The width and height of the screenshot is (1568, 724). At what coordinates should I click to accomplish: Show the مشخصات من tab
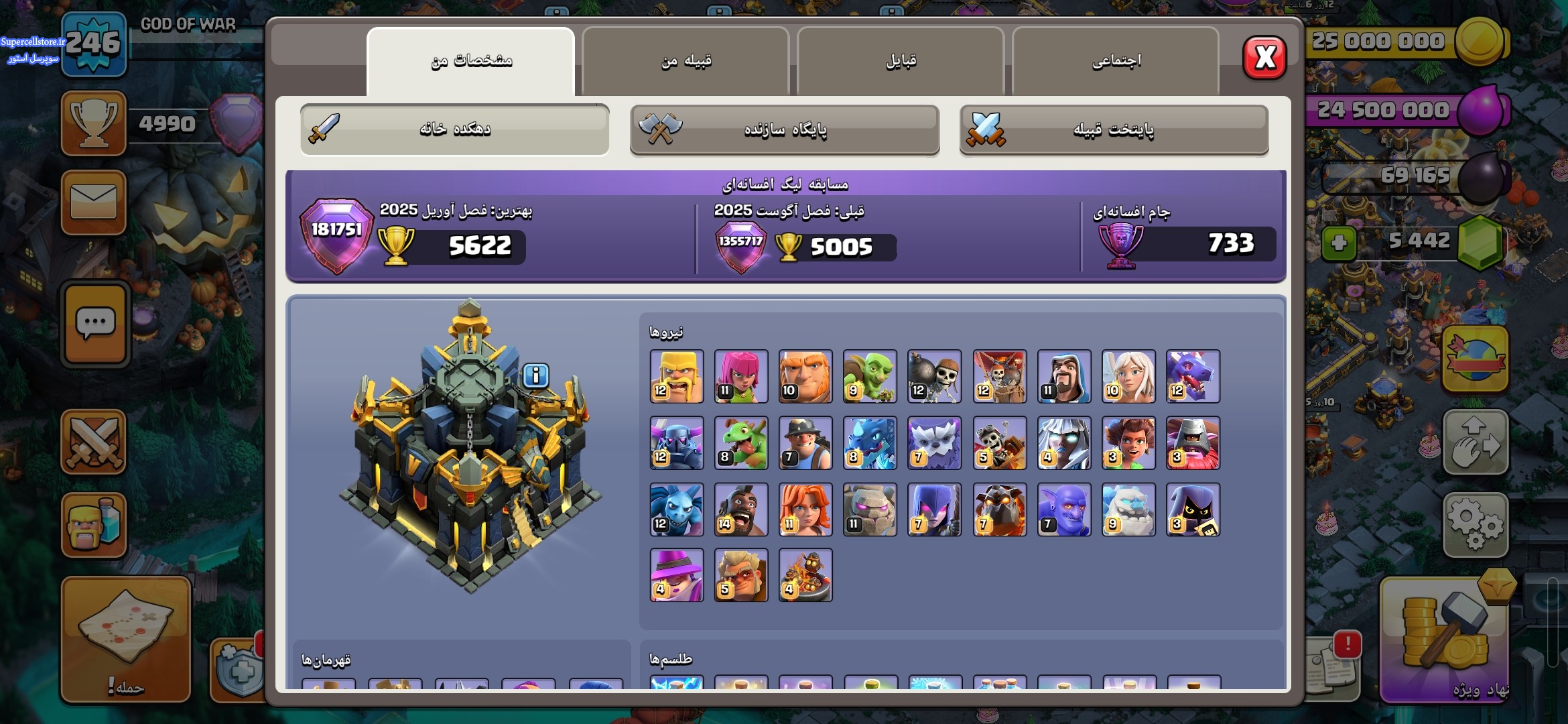point(470,61)
